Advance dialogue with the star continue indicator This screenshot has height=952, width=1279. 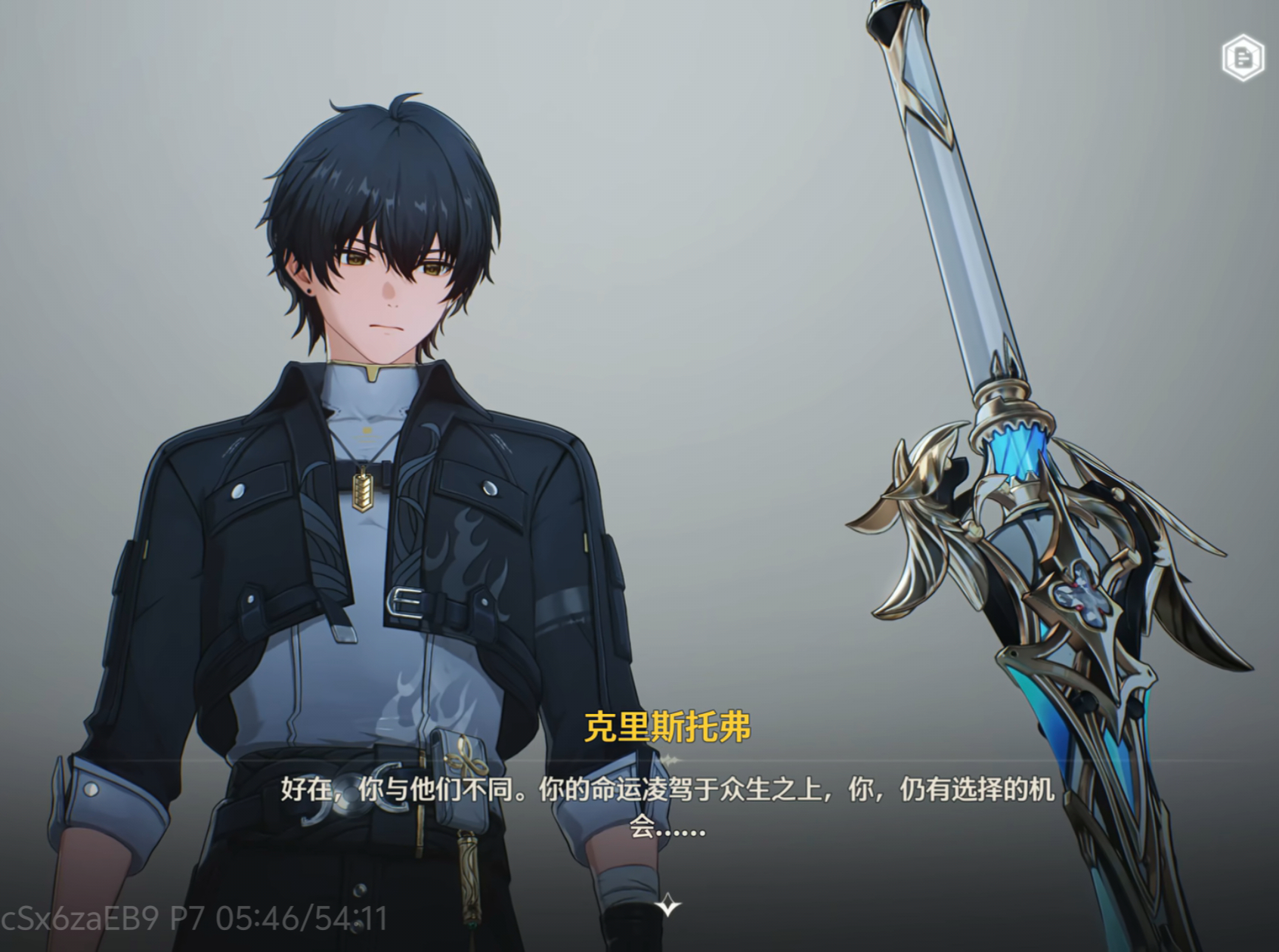667,904
